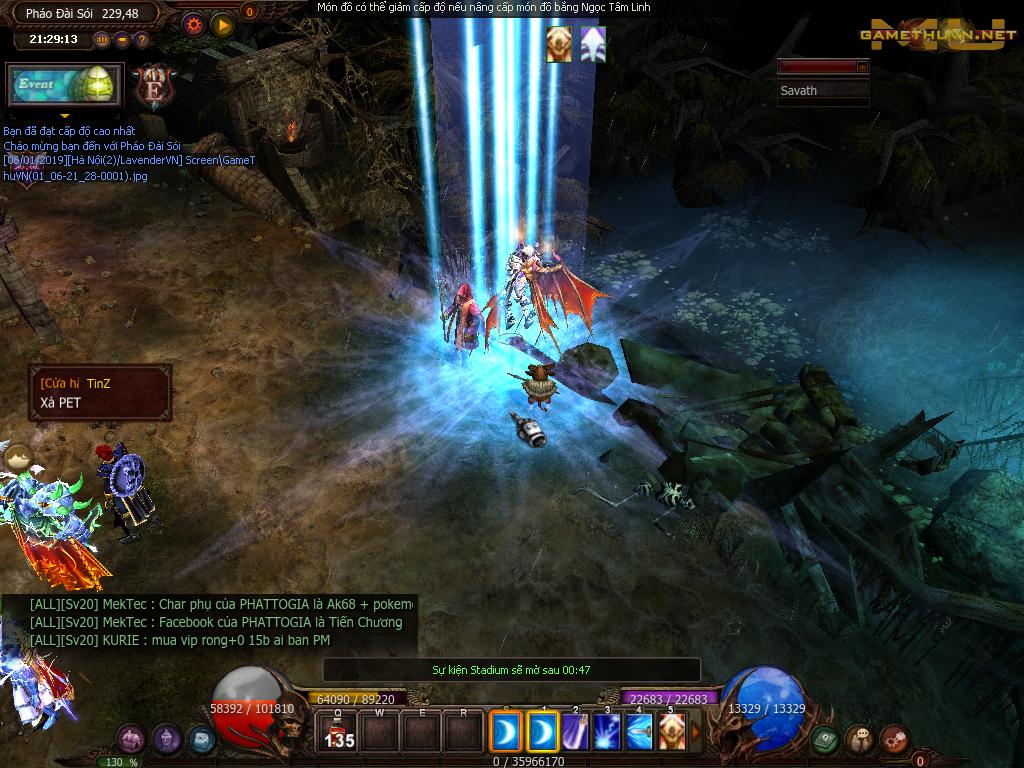The height and width of the screenshot is (768, 1024).
Task: Use the red potion in slot Q
Action: coord(340,733)
